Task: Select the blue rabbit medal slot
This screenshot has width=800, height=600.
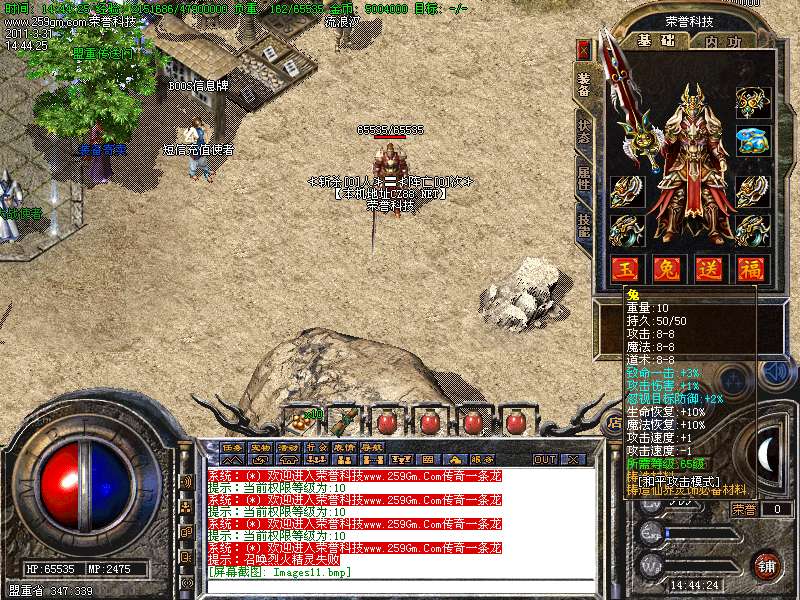Action: click(751, 142)
